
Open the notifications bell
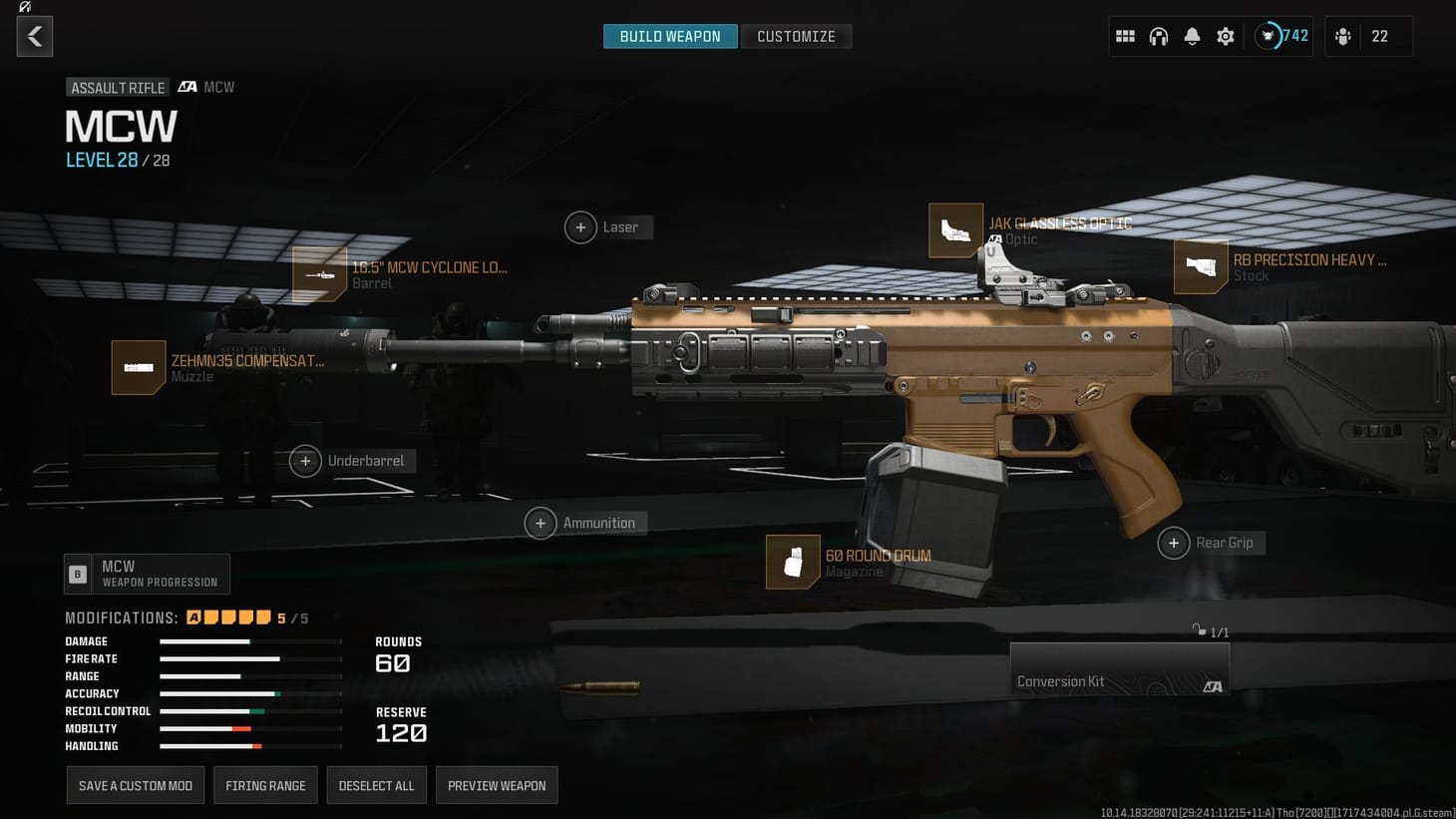coord(1192,36)
